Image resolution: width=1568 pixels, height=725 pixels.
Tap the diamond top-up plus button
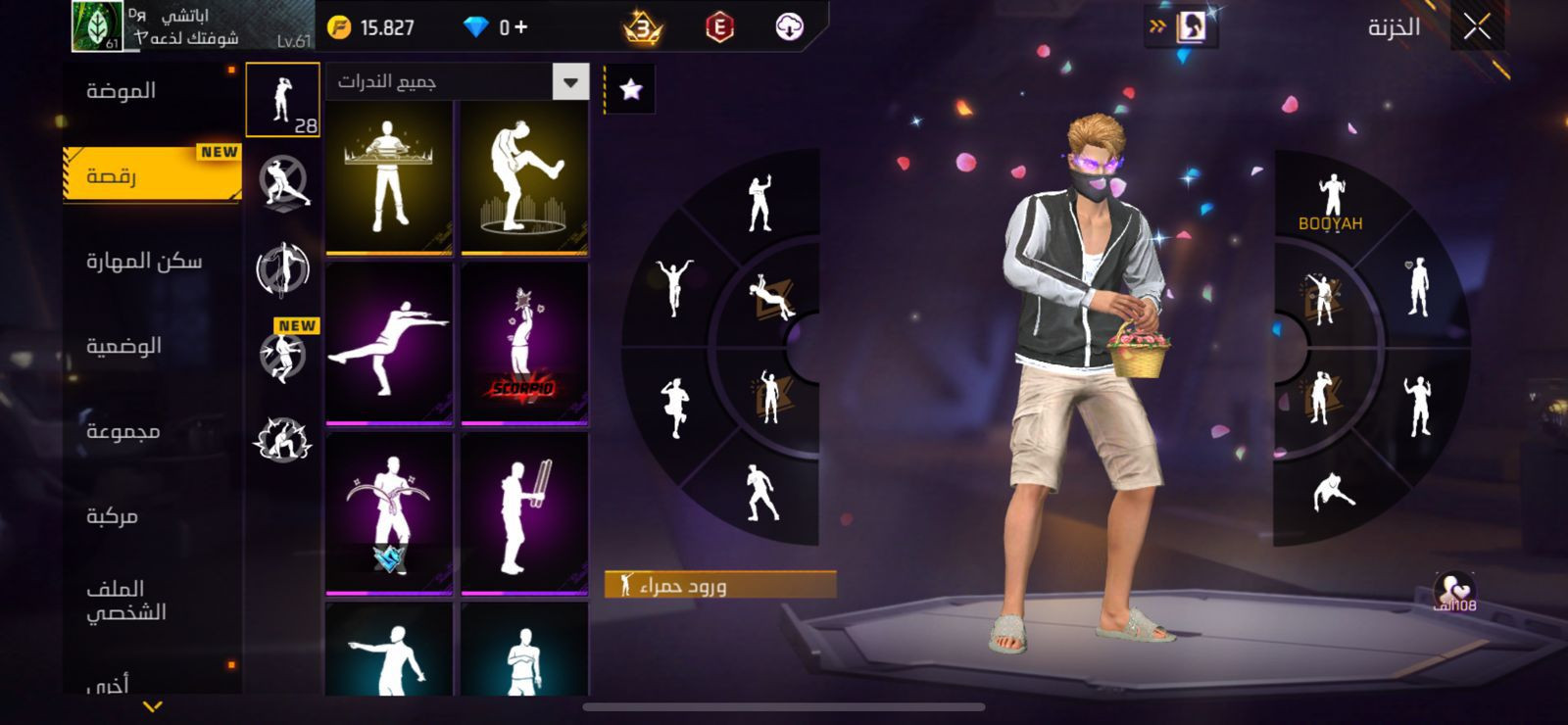[x=519, y=27]
